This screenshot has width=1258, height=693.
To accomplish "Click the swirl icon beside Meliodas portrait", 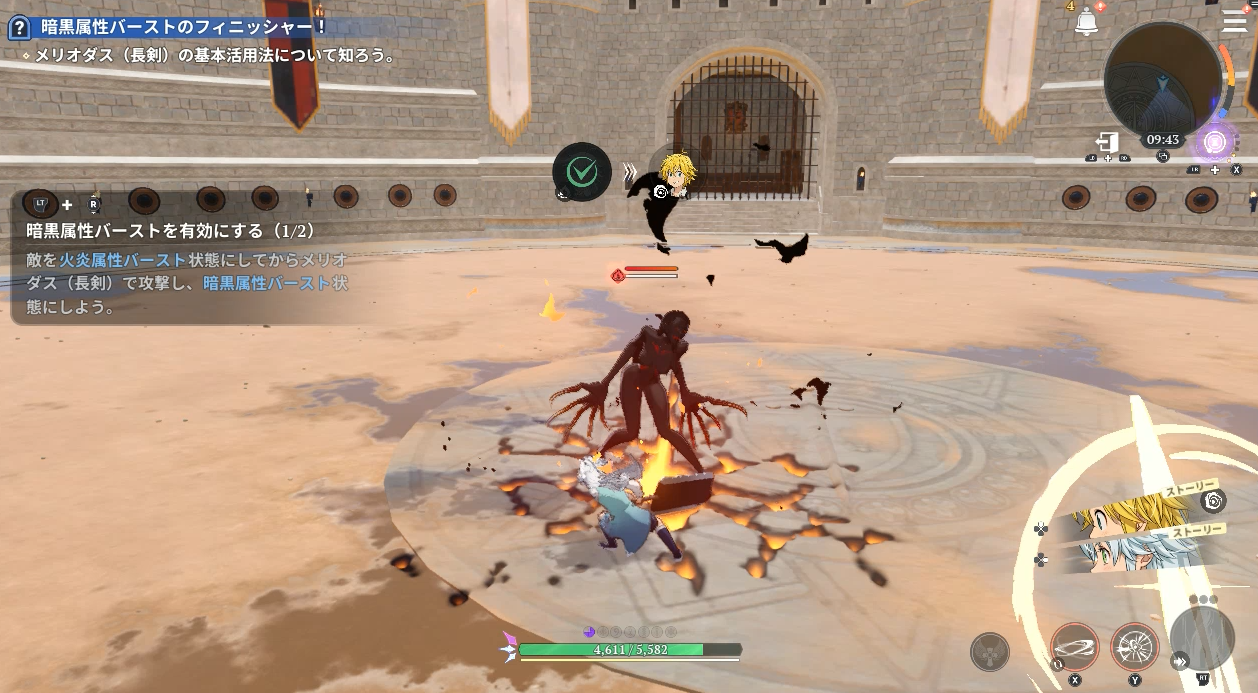I will point(1213,501).
